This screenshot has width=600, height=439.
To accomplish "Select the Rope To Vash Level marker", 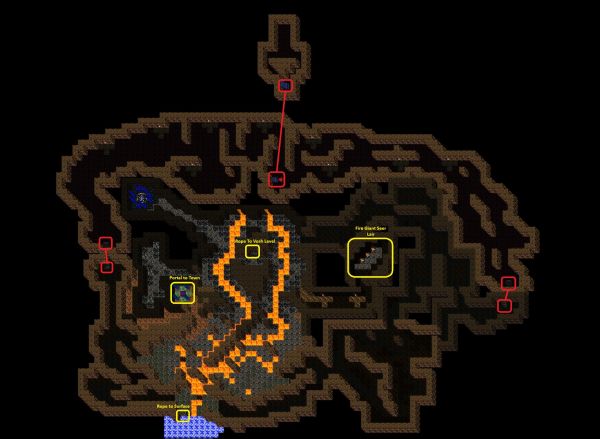I will click(x=253, y=251).
